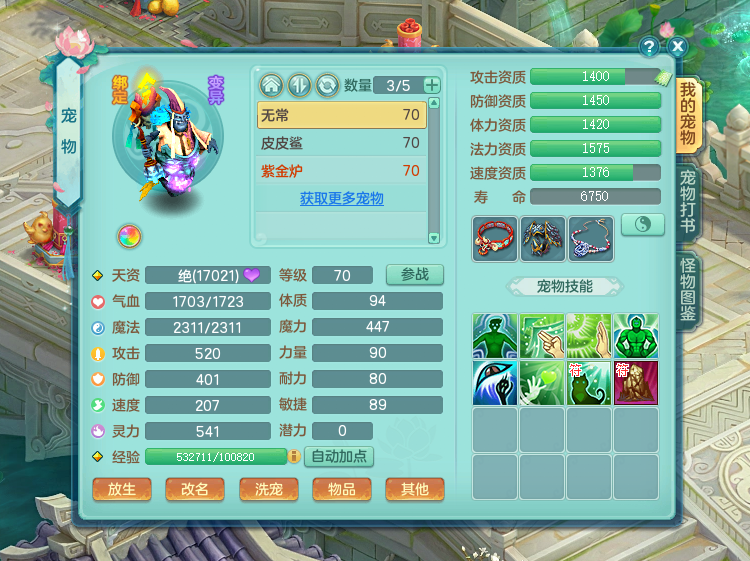Rename the pet using 改名
Screen dimensions: 750x561
pyautogui.click(x=195, y=489)
